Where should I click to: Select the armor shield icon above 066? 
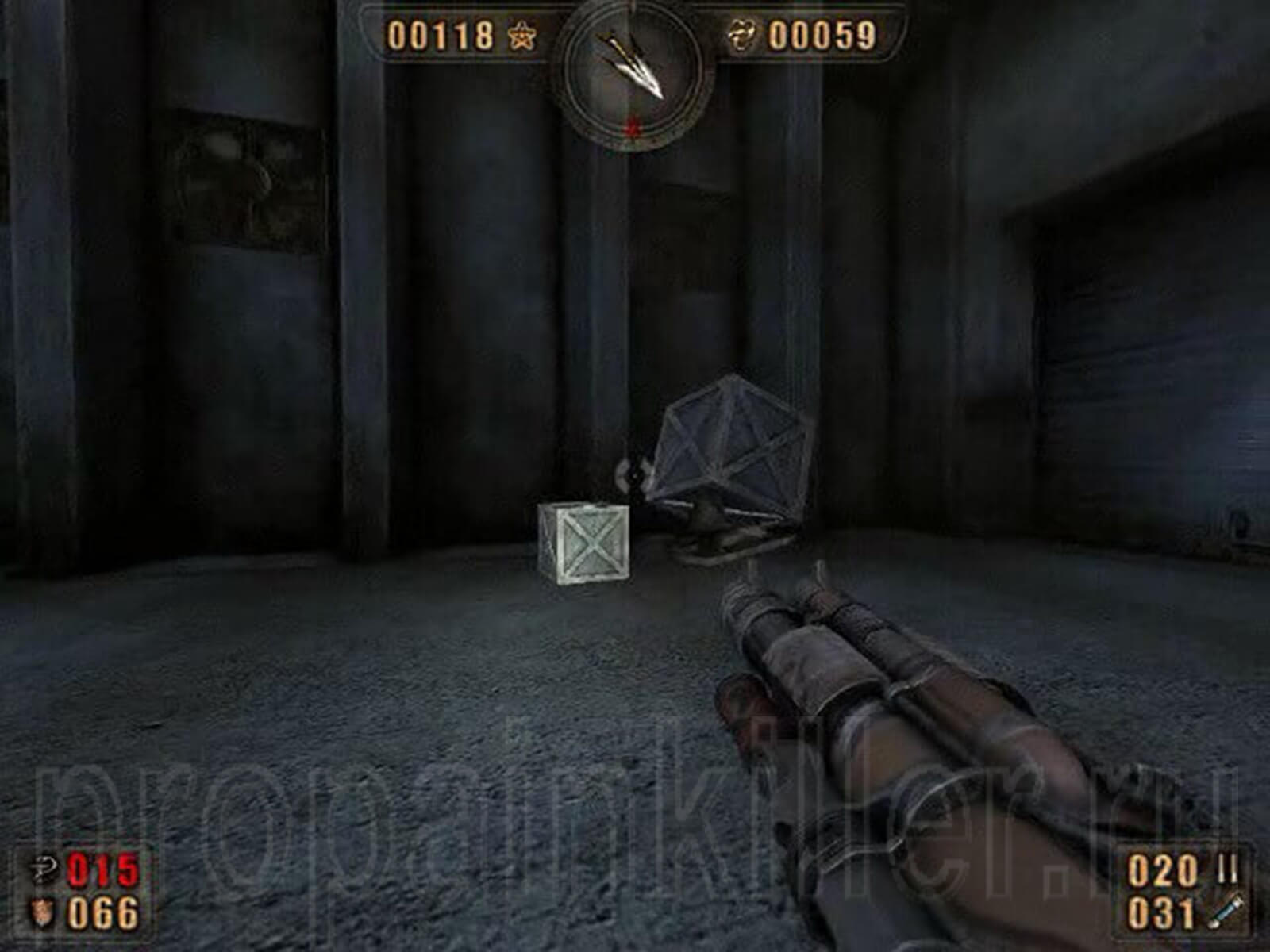coord(42,912)
